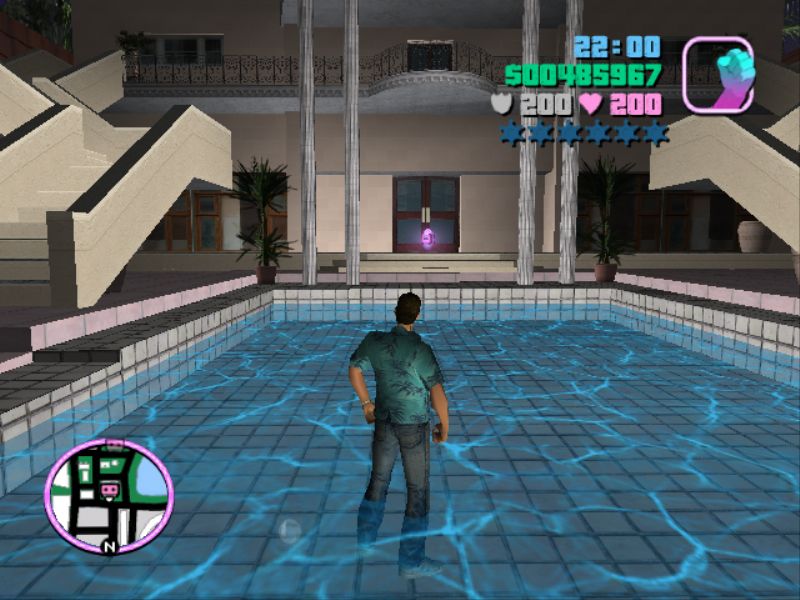The width and height of the screenshot is (800, 600).
Task: Open the circular radar minimap
Action: tap(109, 496)
